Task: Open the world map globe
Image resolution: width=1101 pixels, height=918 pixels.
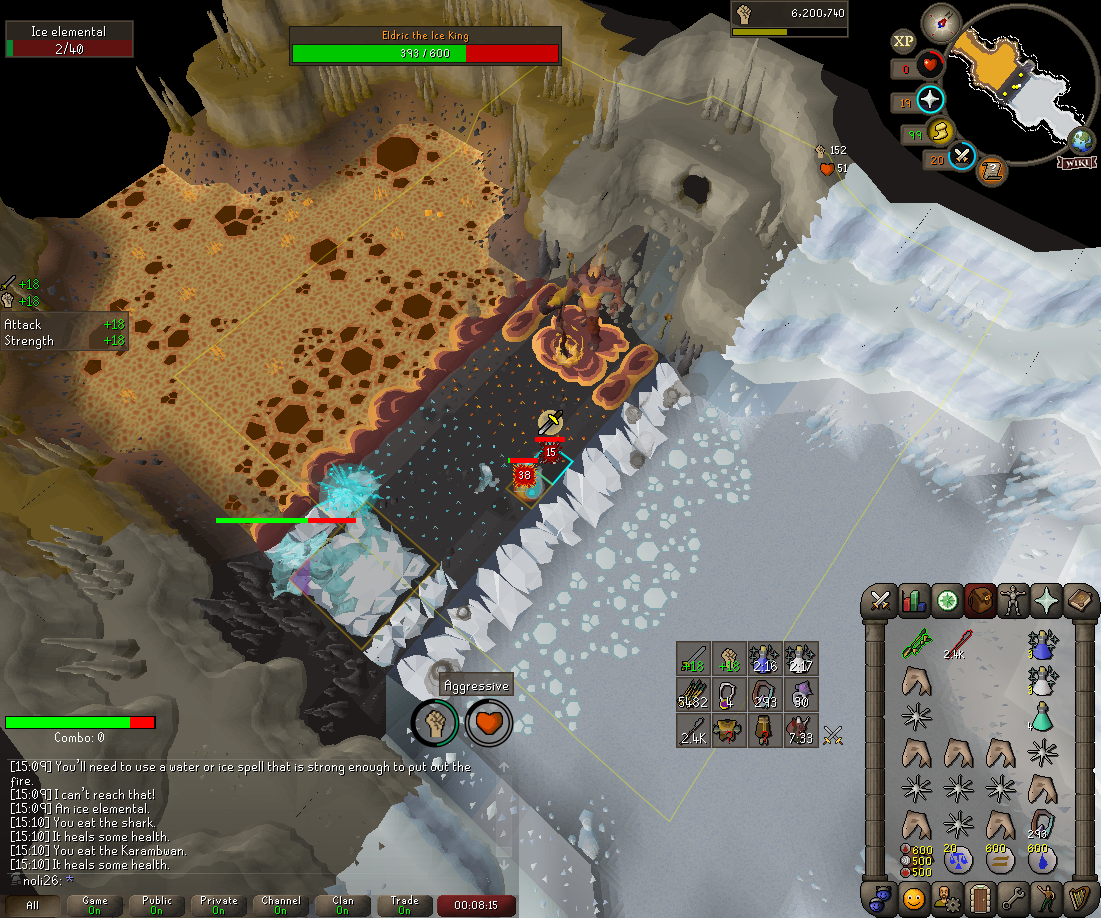Action: [x=1082, y=138]
